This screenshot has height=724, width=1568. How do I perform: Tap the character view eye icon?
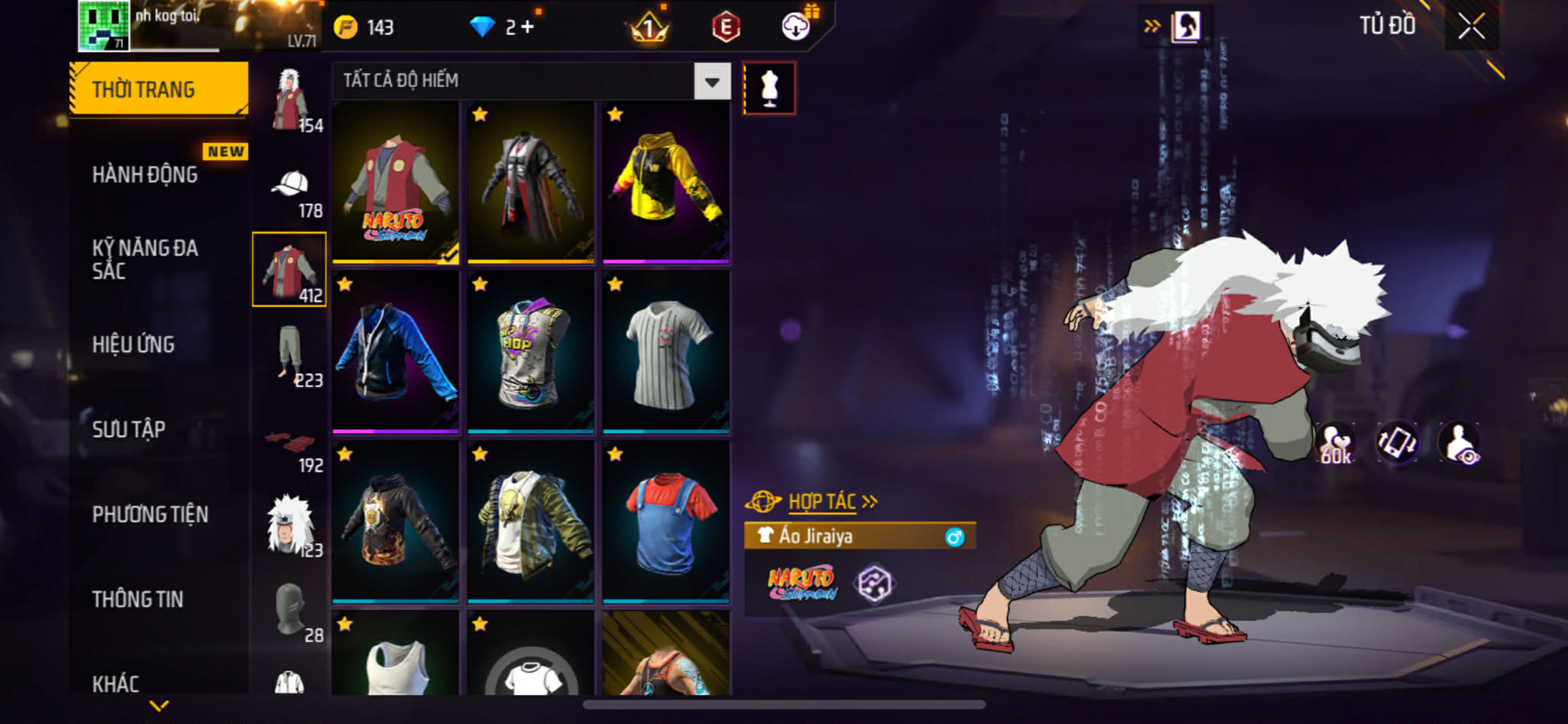point(1459,443)
